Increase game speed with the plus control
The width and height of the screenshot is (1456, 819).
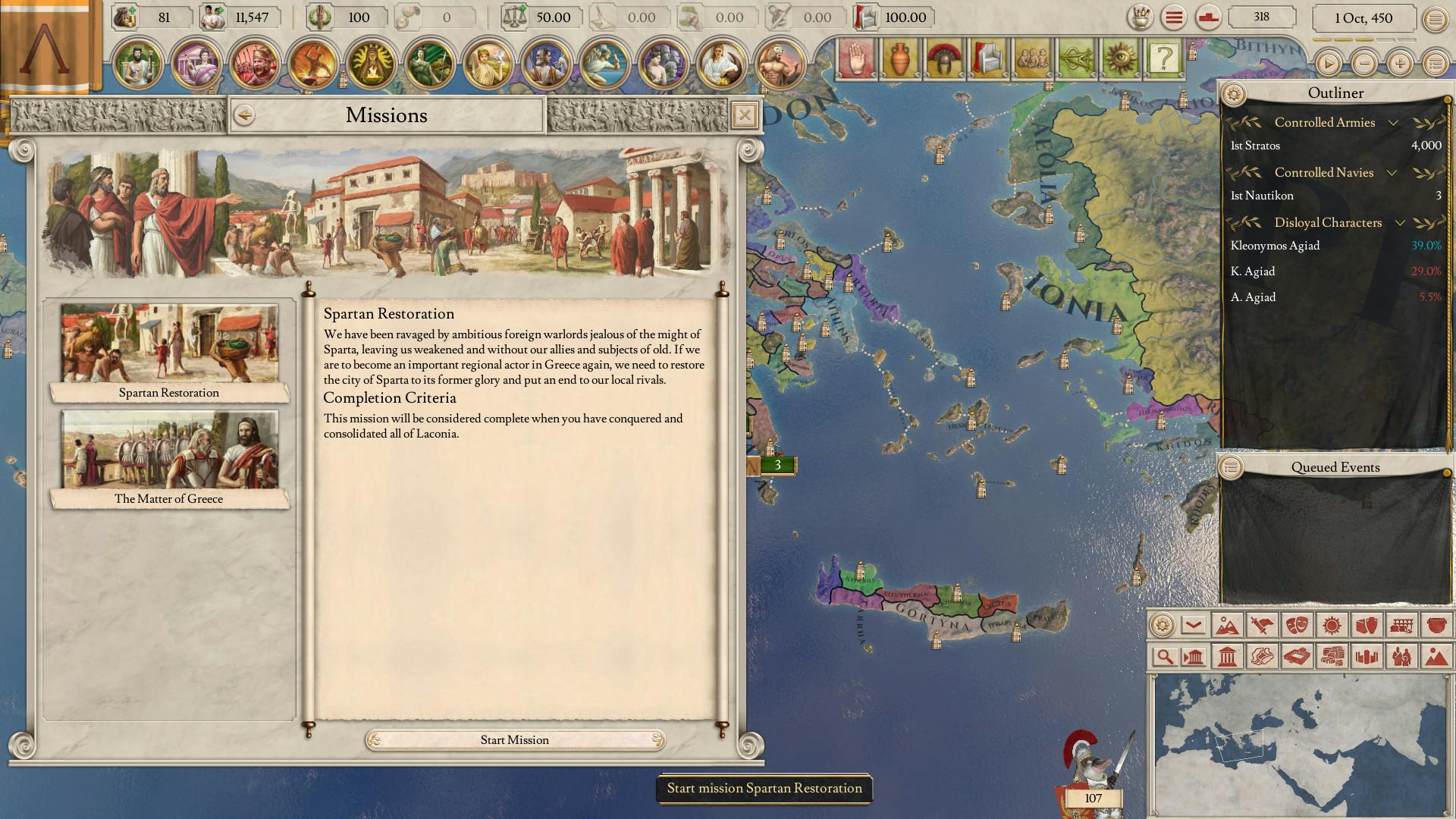[1399, 64]
